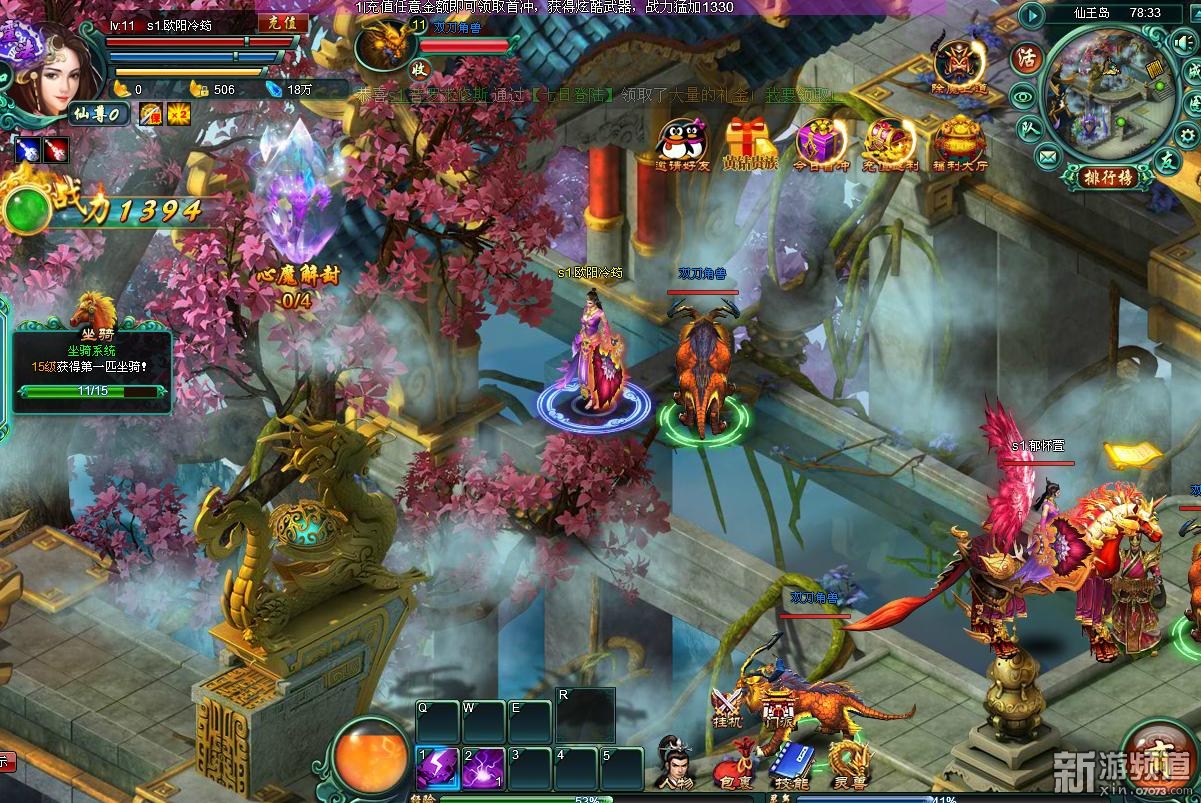The image size is (1201, 803).
Task: Open the 灵兽 spirit beast menu
Action: tap(850, 764)
